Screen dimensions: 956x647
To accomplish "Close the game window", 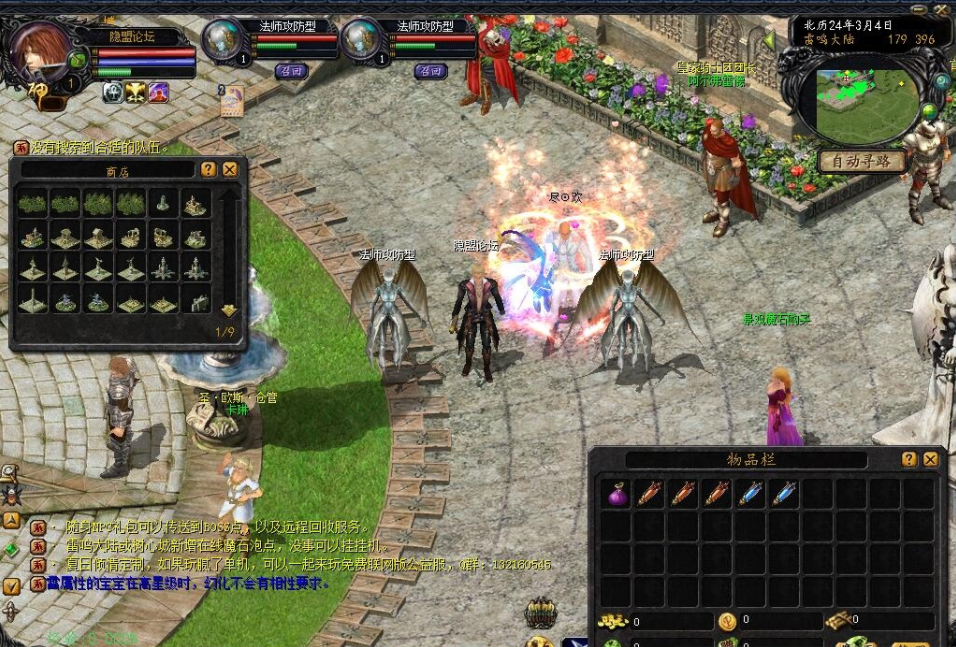I will tap(941, 7).
